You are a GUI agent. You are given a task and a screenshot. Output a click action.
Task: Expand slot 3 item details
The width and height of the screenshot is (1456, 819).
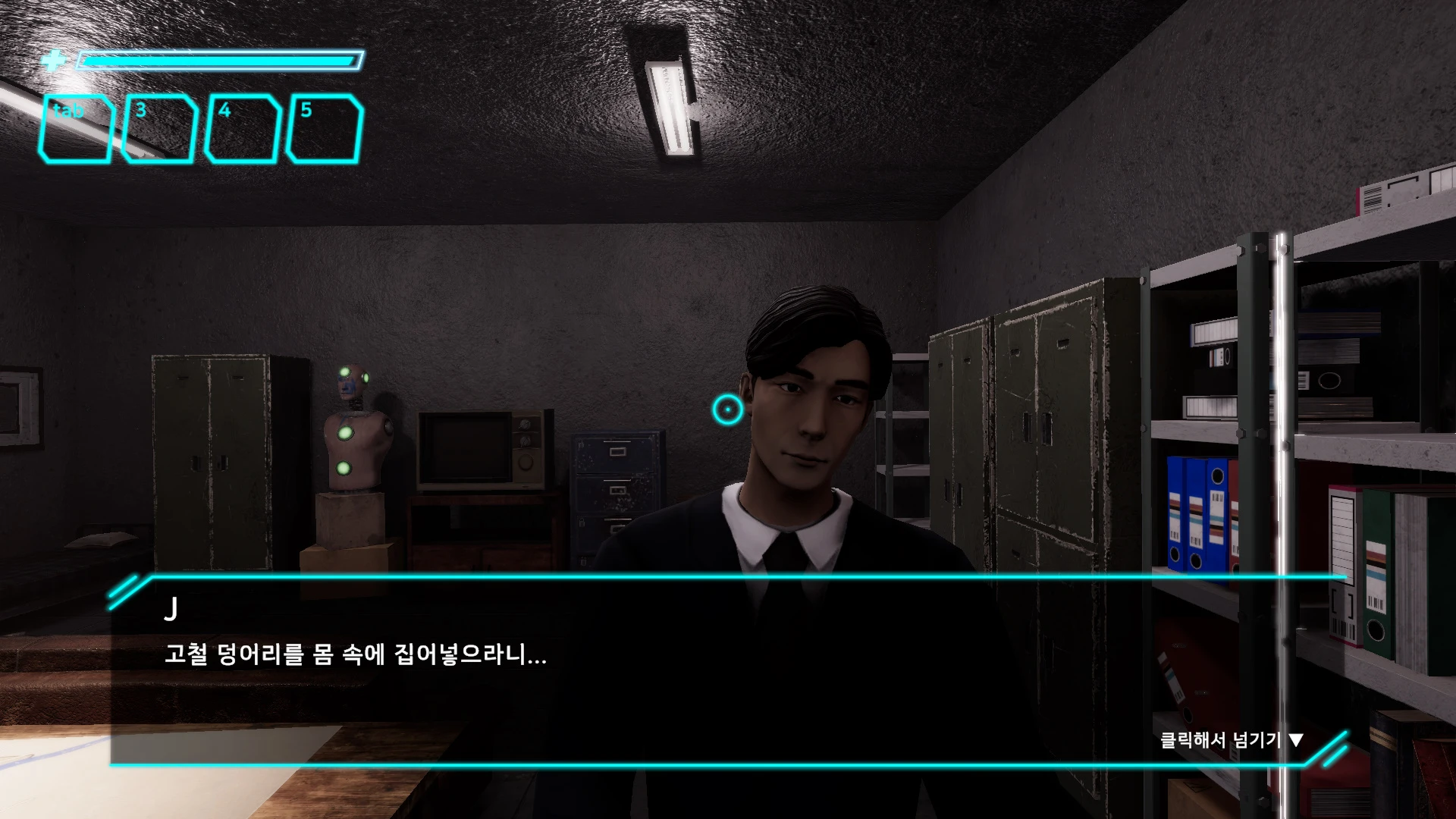[x=161, y=129]
